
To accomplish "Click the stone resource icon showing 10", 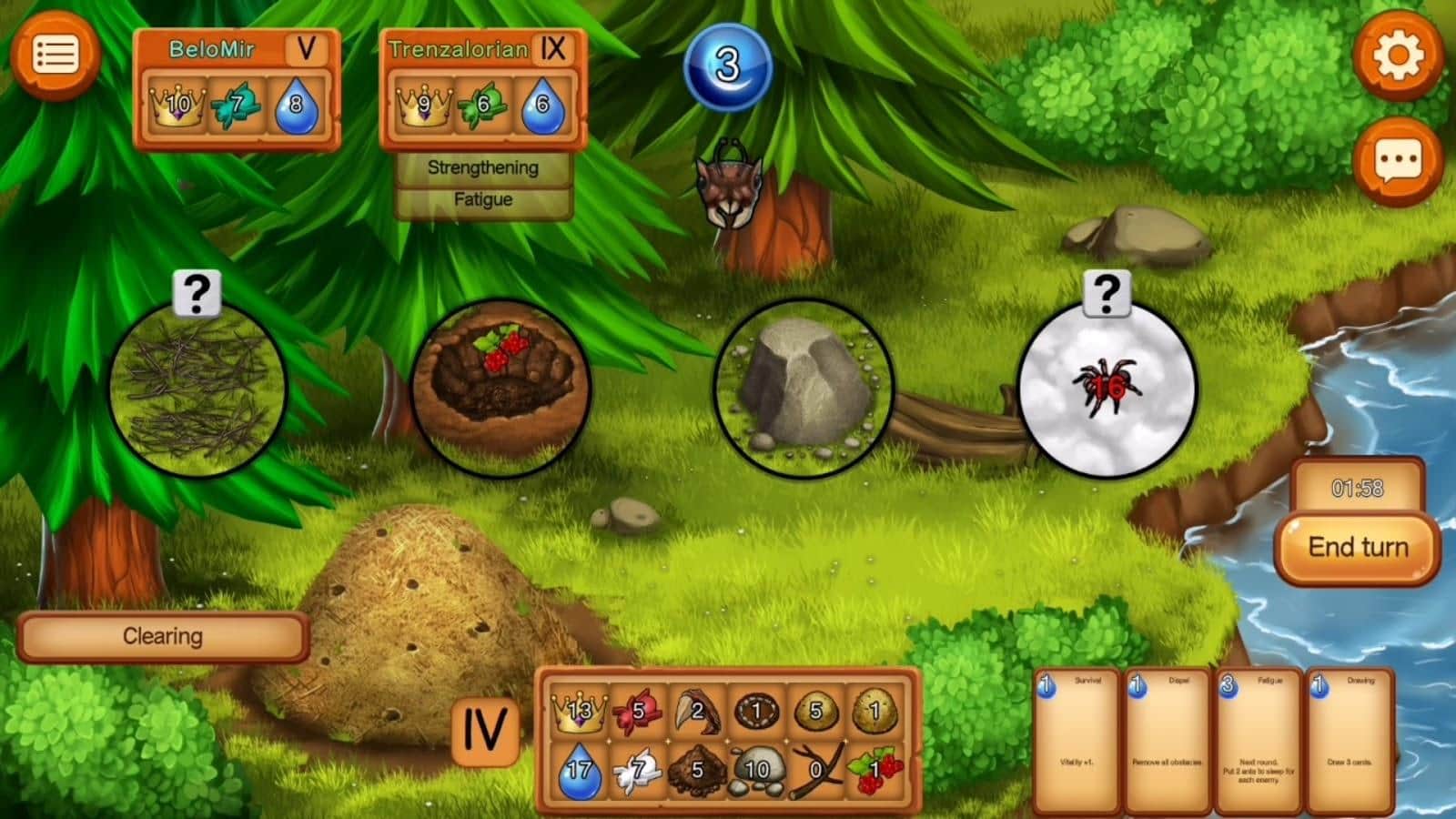I will pyautogui.click(x=756, y=770).
